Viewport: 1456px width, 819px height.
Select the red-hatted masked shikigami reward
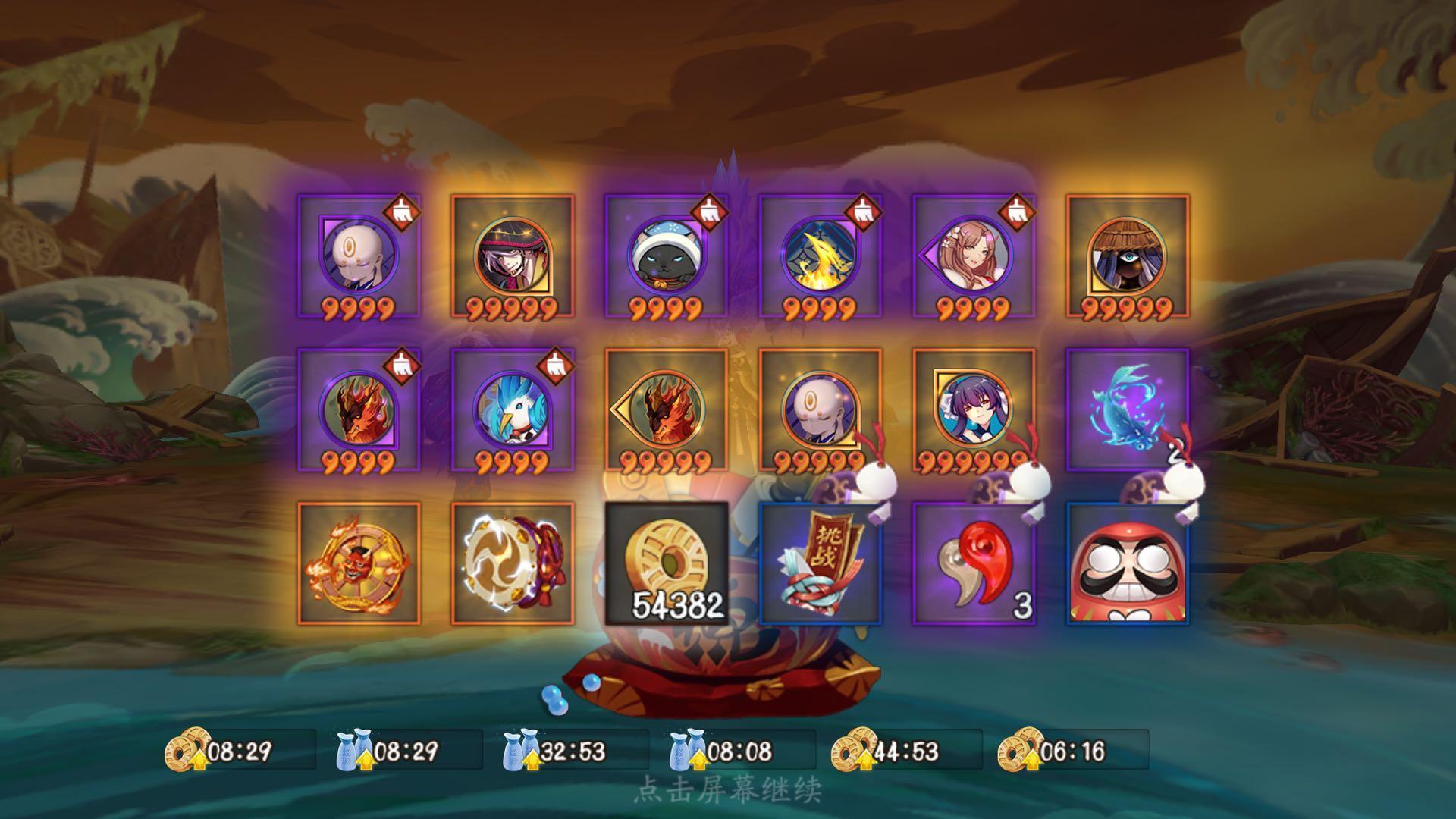tap(513, 256)
